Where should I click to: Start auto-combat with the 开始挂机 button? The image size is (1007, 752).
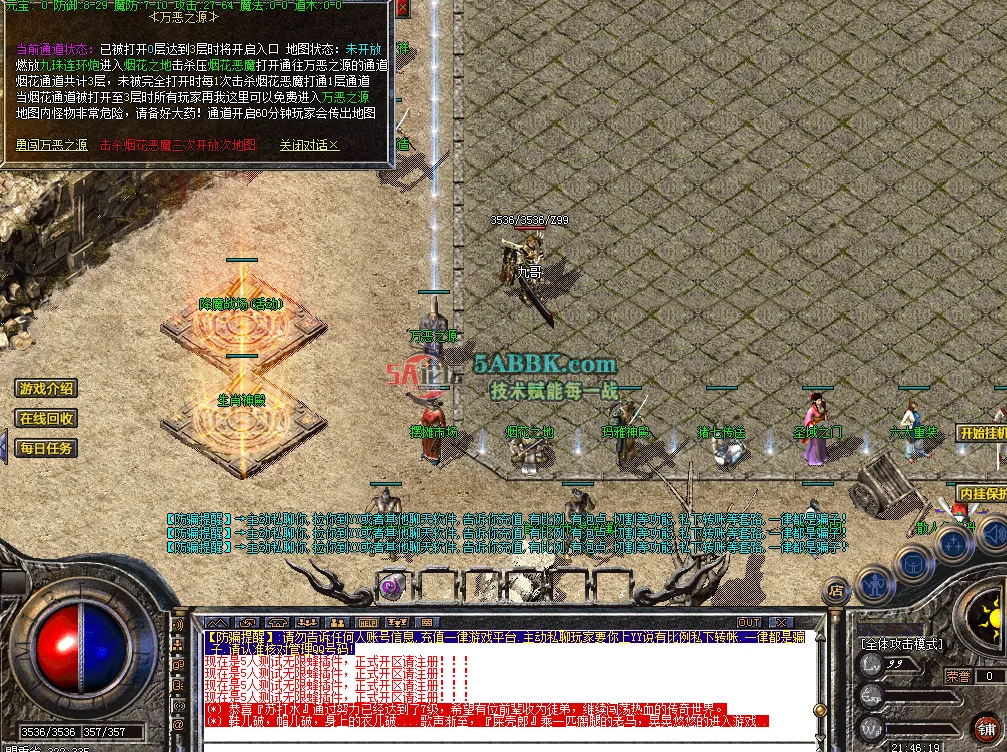(x=982, y=433)
